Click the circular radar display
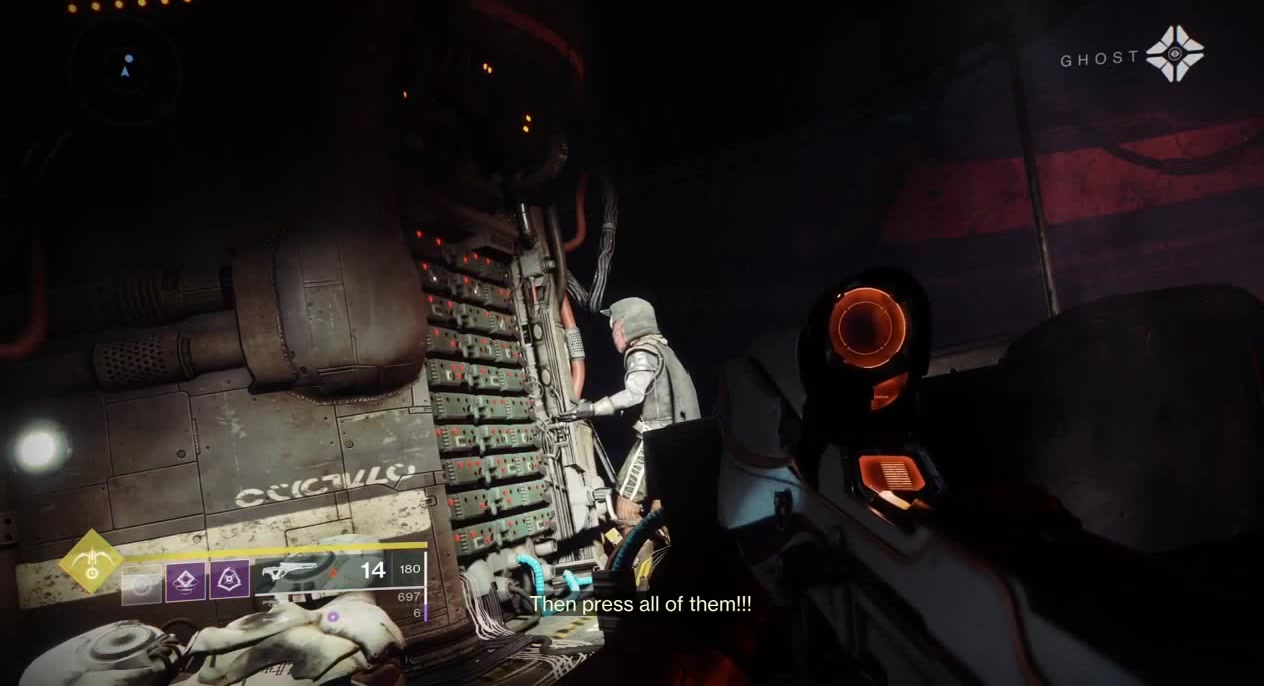 pos(125,68)
